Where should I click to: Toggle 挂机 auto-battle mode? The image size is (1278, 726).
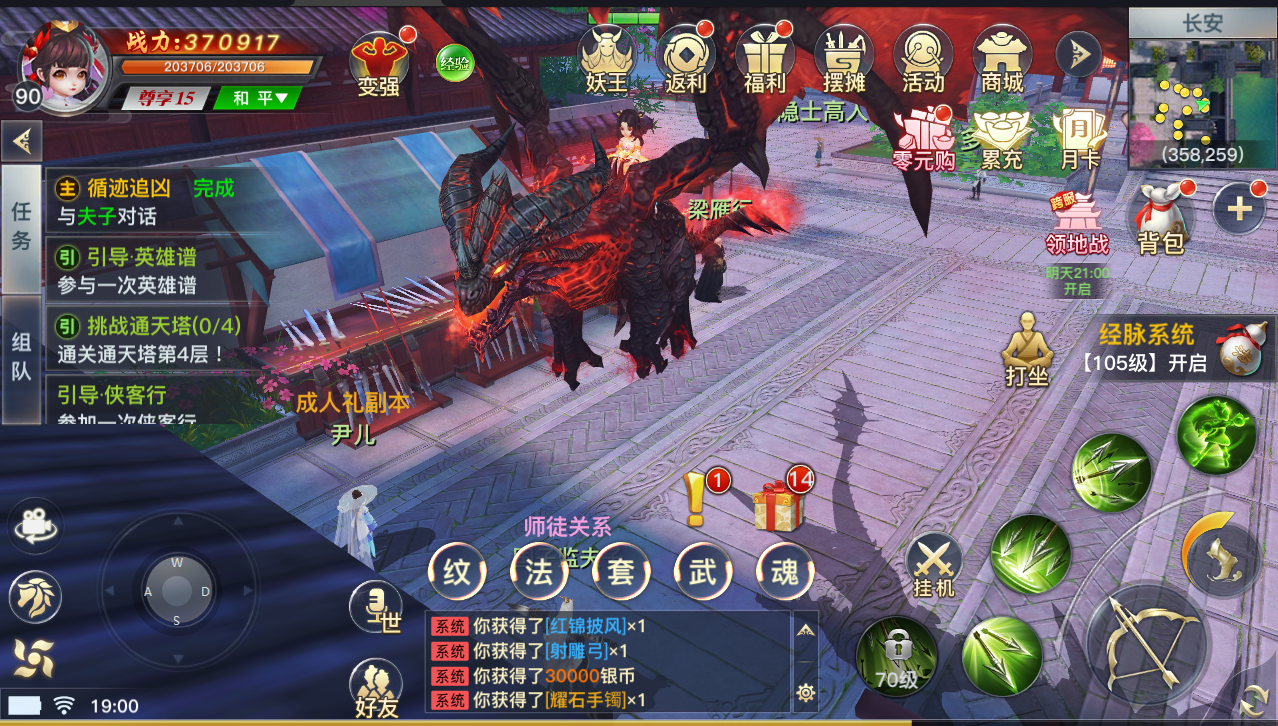click(934, 565)
